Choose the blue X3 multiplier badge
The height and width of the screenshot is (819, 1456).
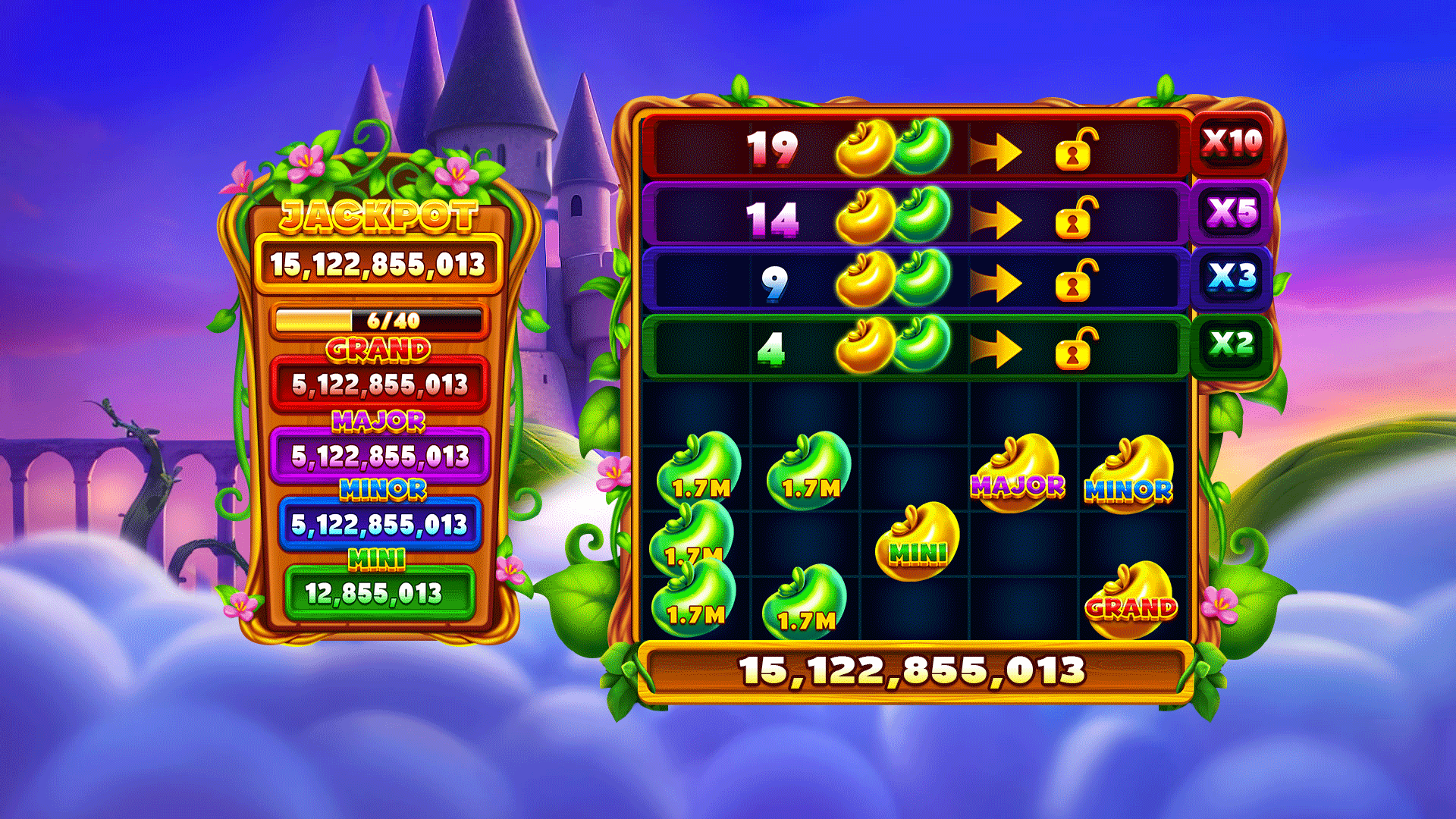click(1232, 278)
